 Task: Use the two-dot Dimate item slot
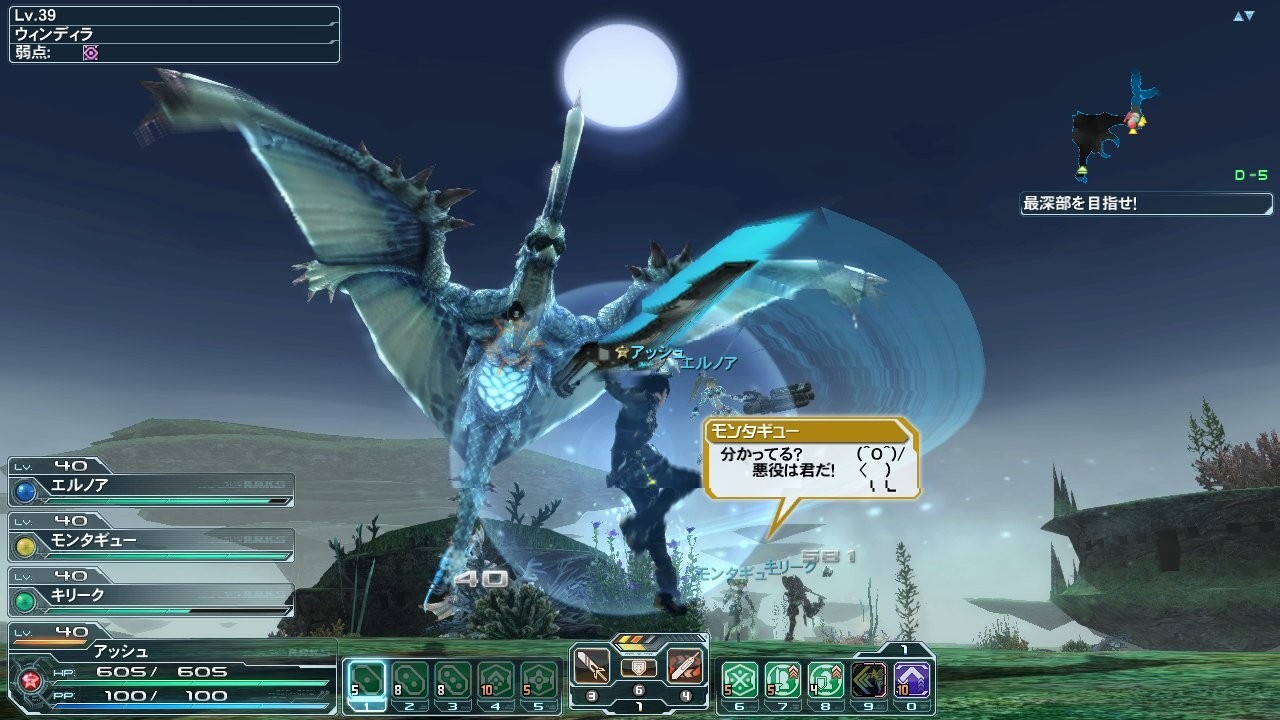click(410, 679)
